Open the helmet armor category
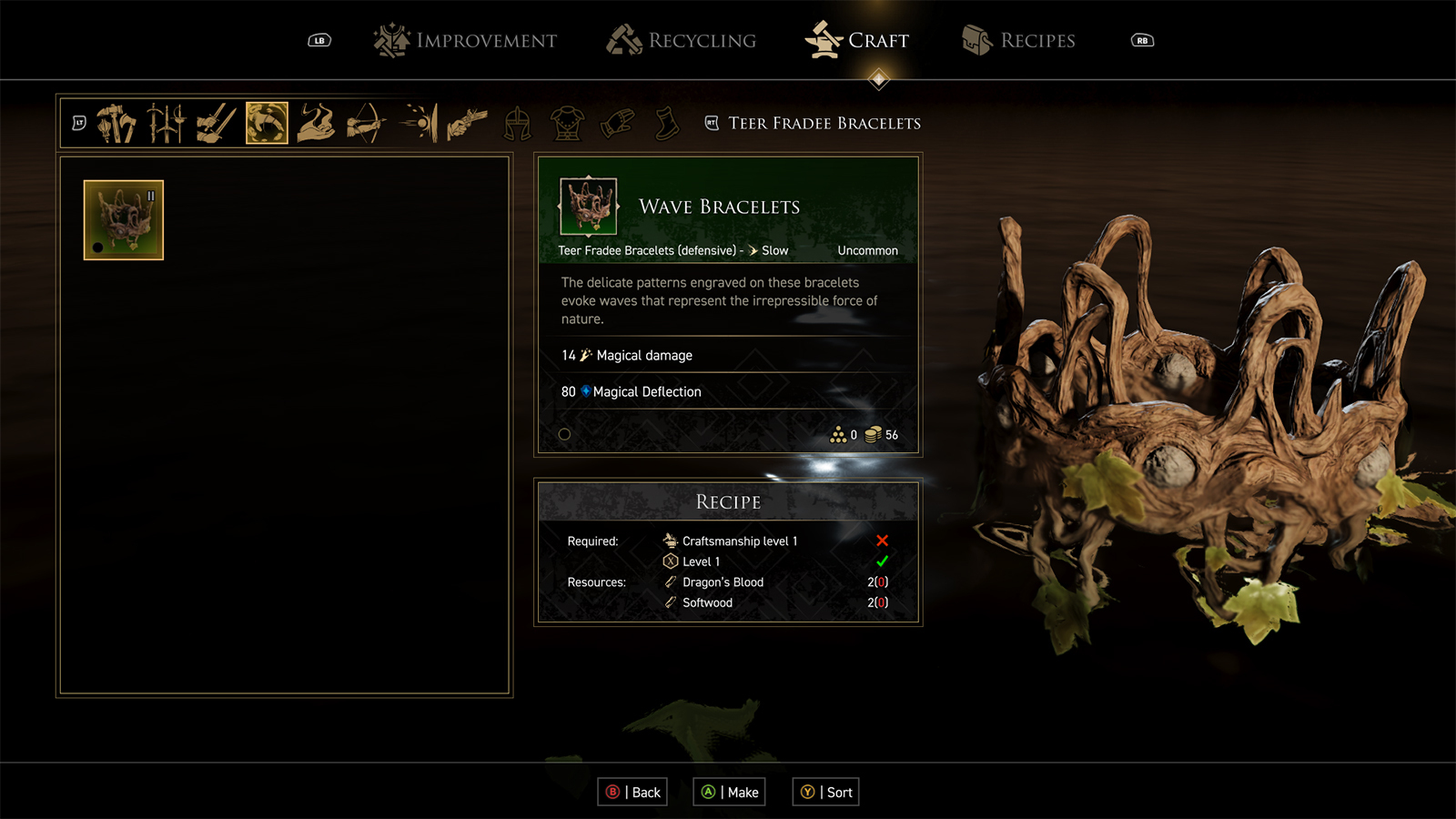This screenshot has height=819, width=1456. (x=518, y=124)
